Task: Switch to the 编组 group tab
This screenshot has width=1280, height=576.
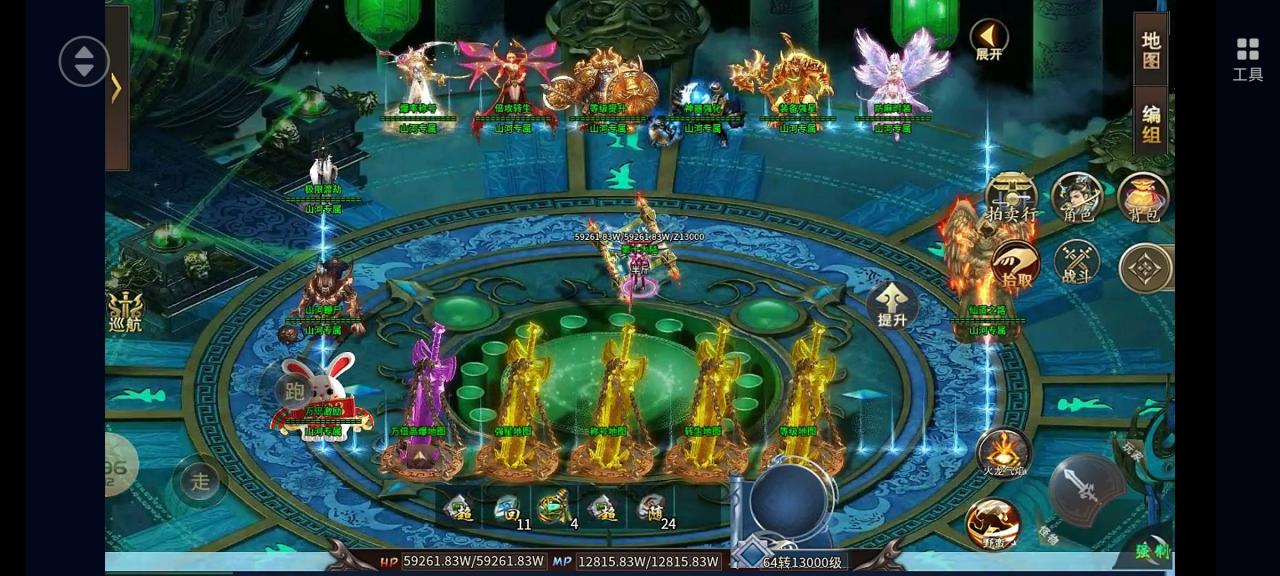Action: tap(1151, 123)
